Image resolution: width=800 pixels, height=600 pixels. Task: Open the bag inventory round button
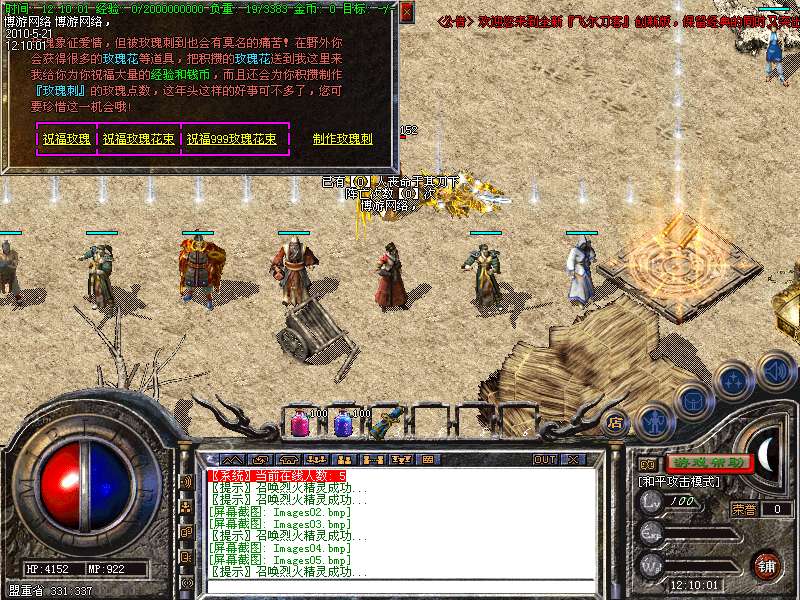click(692, 399)
